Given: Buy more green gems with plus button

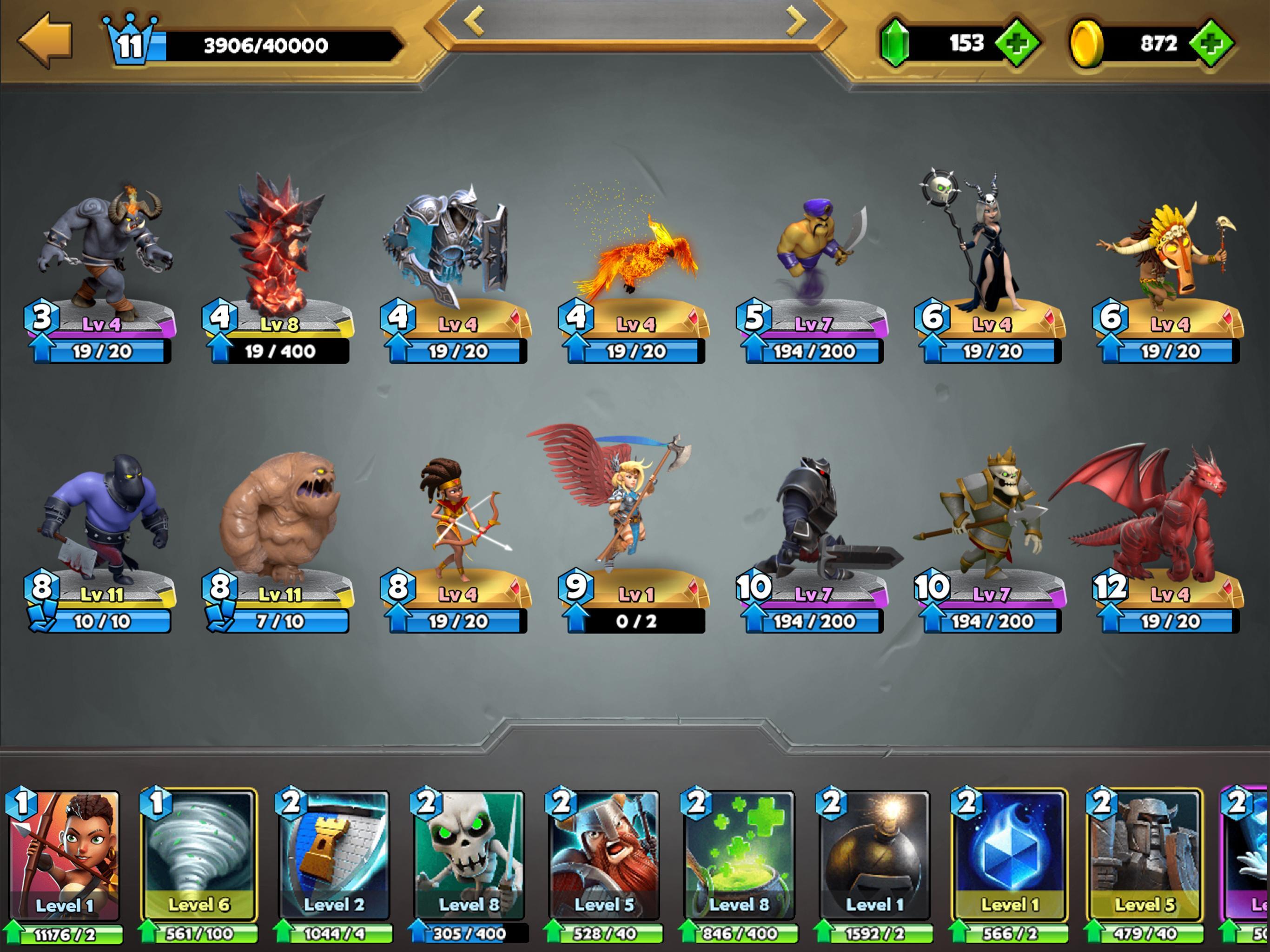Looking at the screenshot, I should [x=1016, y=43].
